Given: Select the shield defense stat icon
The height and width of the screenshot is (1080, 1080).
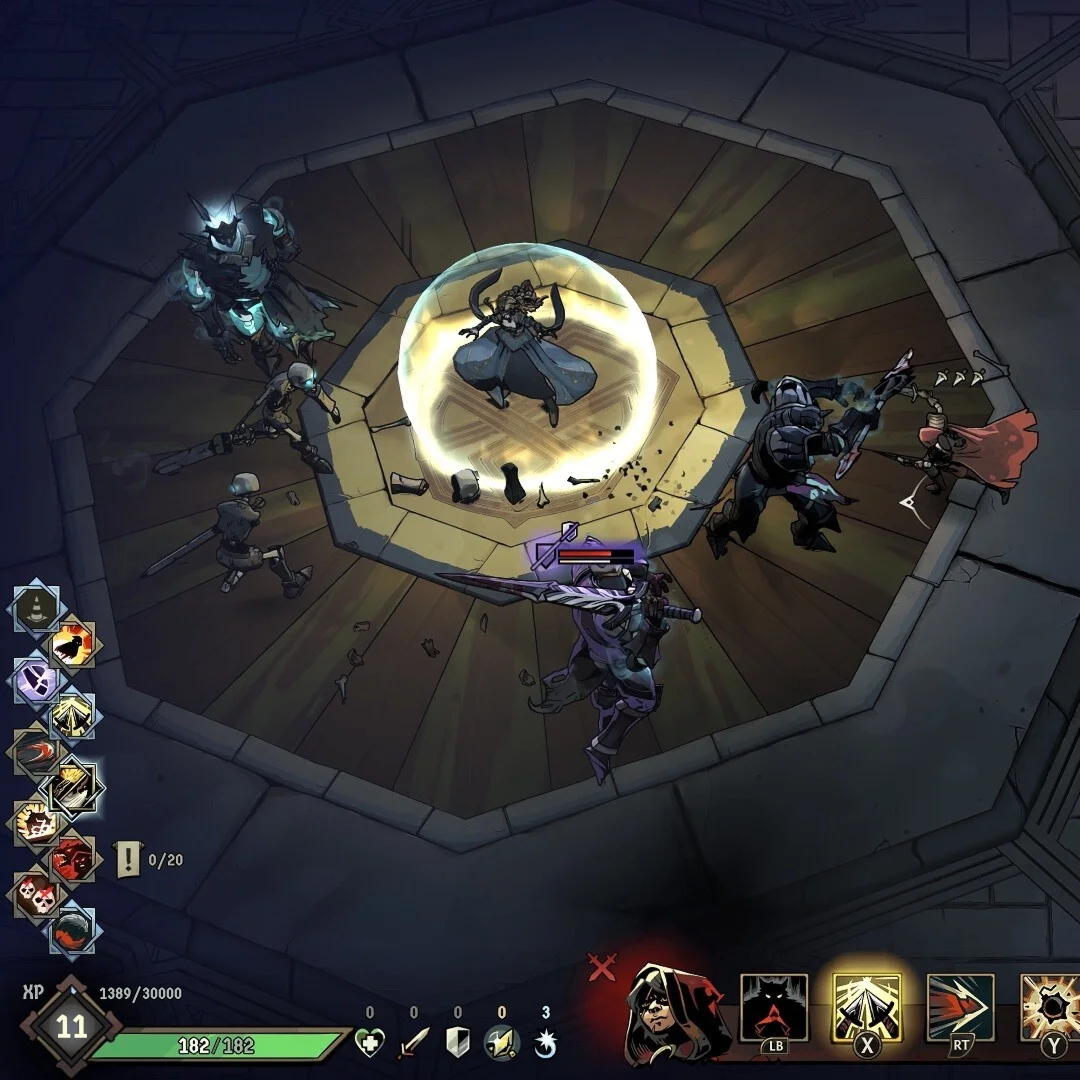Looking at the screenshot, I should point(457,1043).
